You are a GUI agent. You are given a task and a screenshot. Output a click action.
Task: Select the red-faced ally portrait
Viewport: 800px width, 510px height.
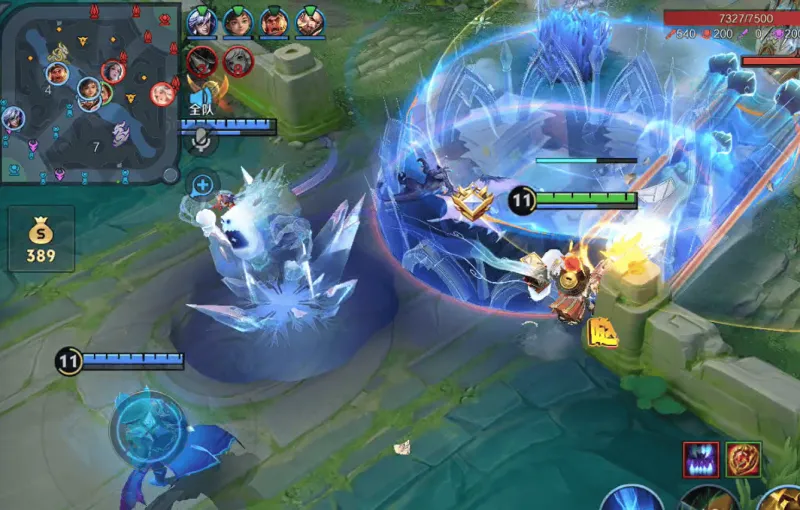(x=274, y=21)
